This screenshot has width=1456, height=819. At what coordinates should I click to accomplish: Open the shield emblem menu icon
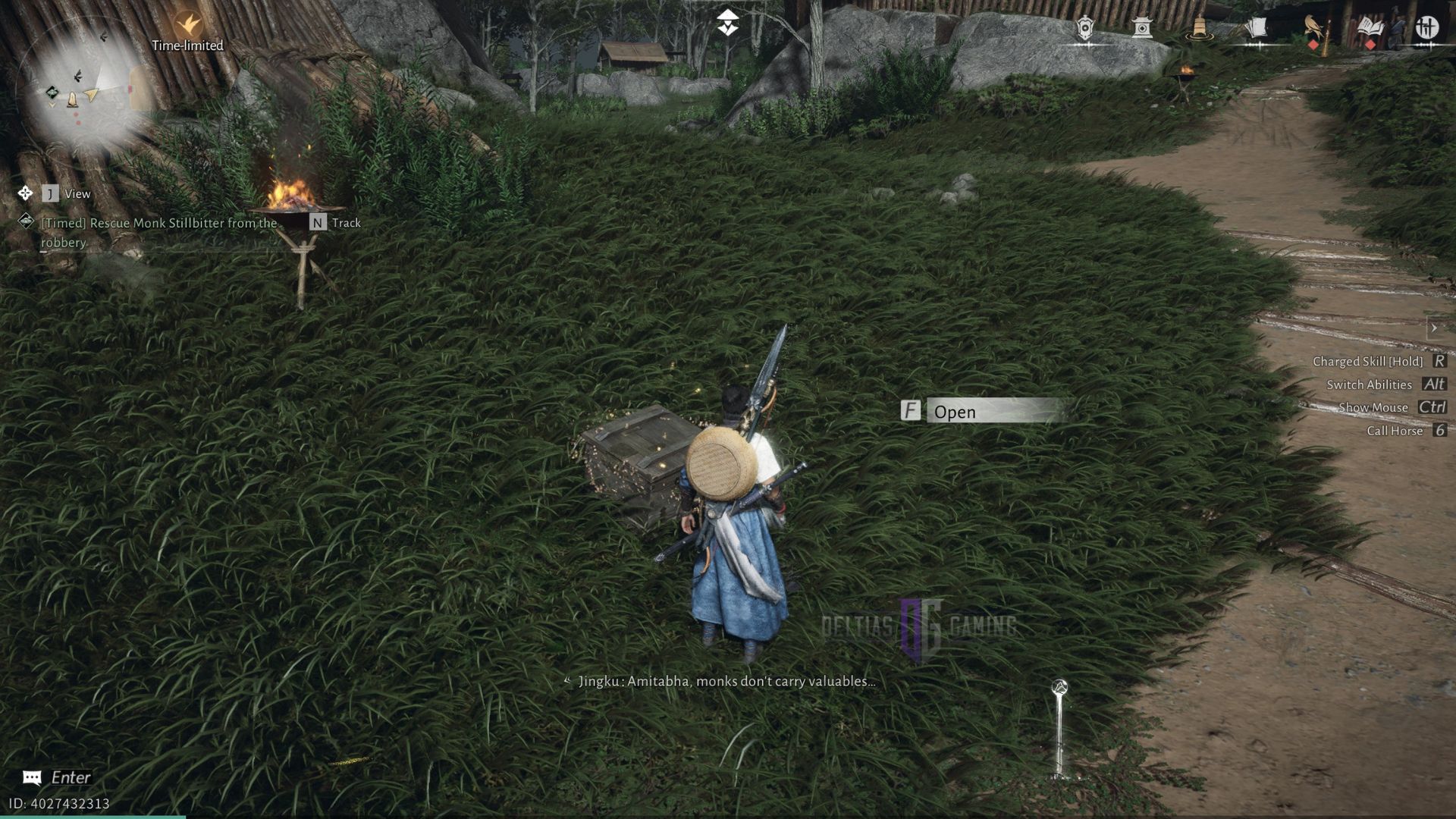[x=1084, y=27]
